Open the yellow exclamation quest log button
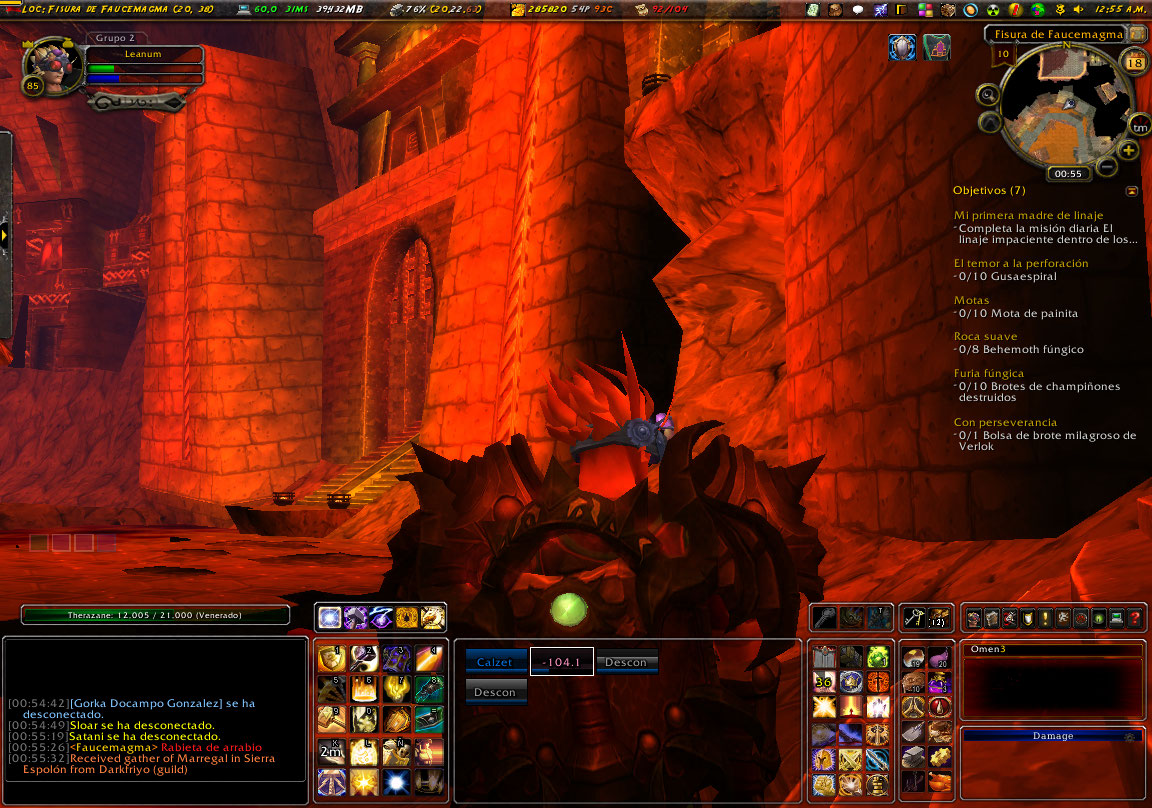Image resolution: width=1152 pixels, height=808 pixels. (x=1043, y=619)
